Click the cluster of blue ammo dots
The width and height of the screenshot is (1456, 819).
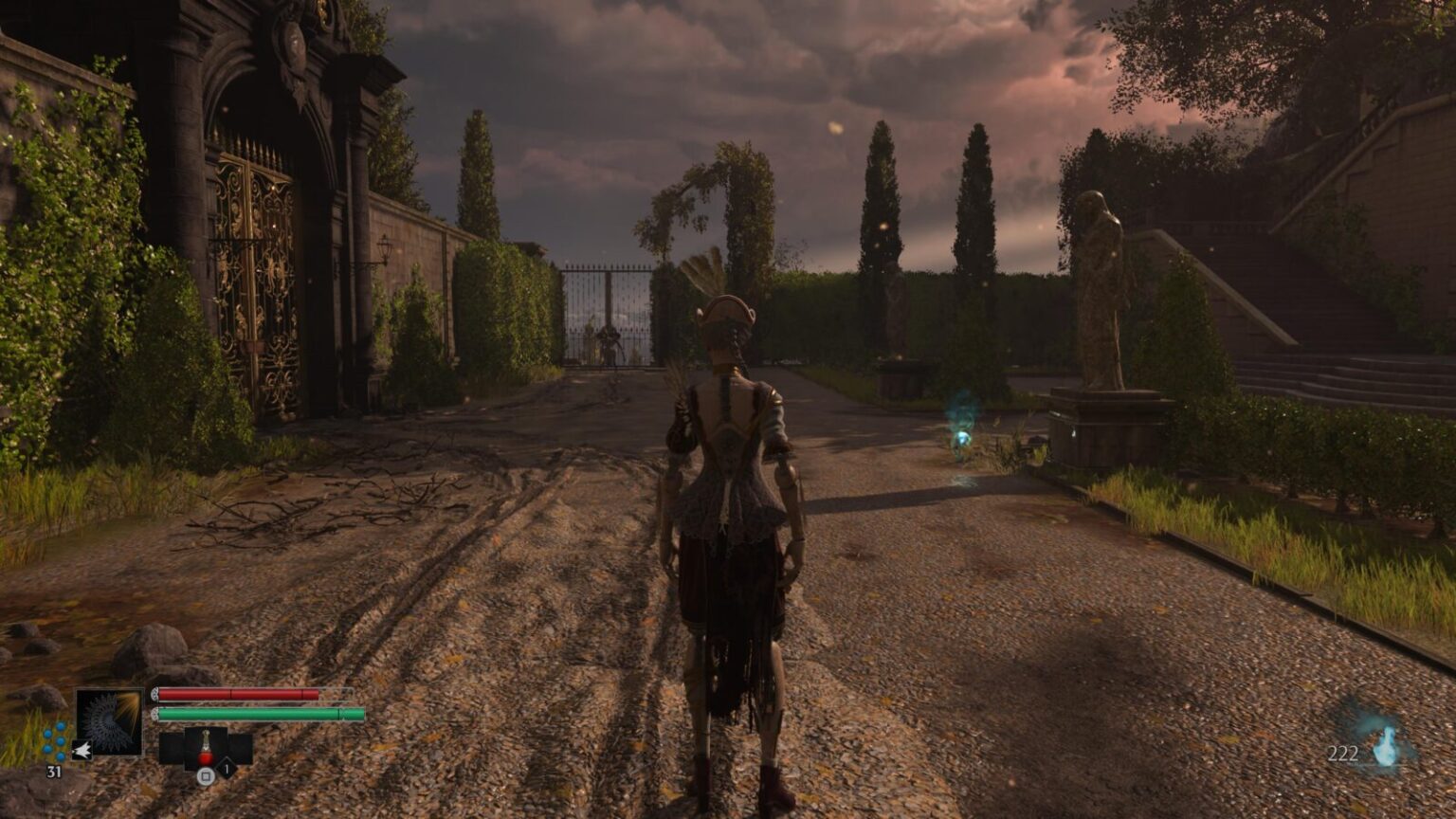[x=54, y=742]
